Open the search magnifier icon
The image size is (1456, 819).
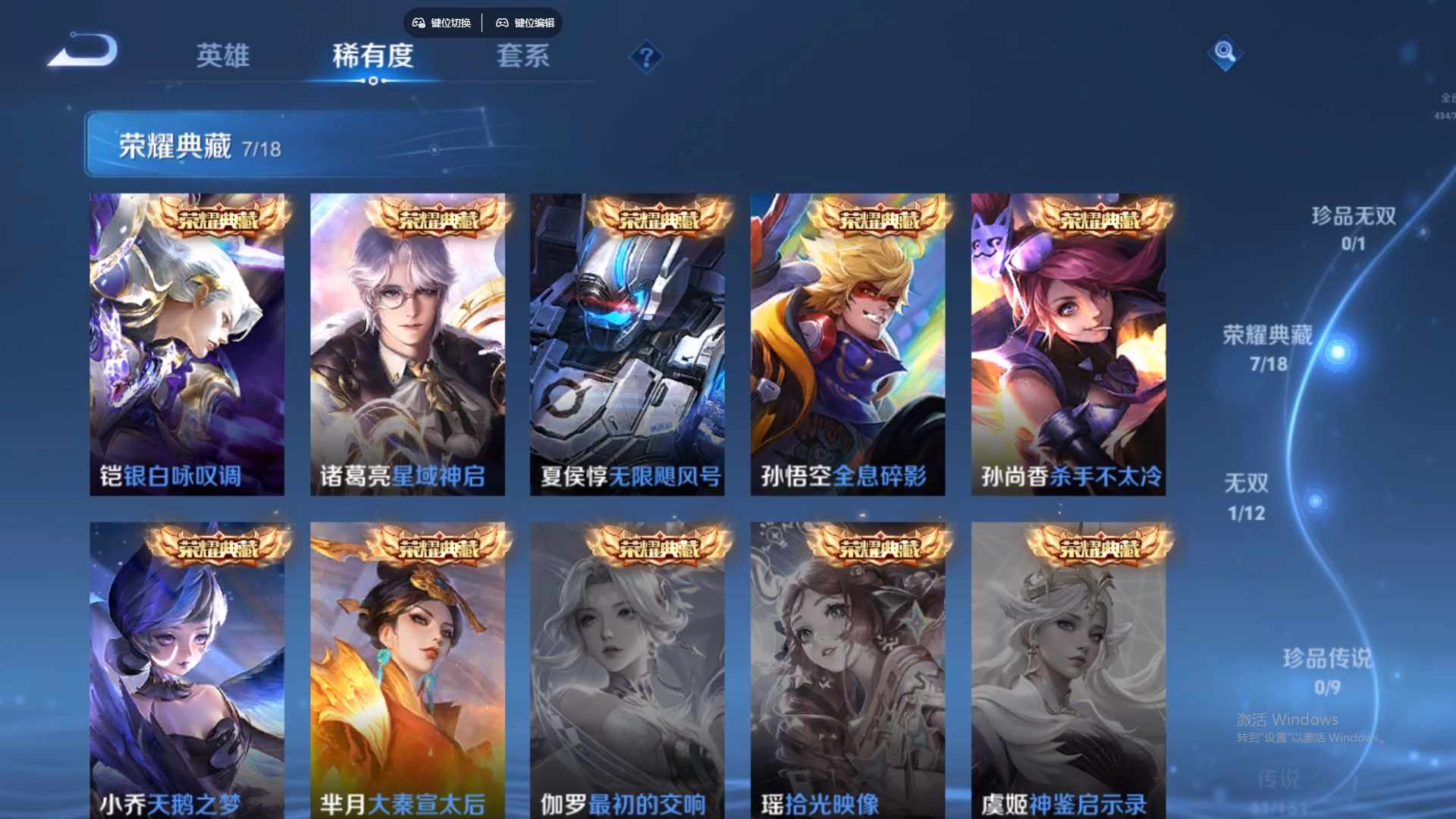pos(1224,55)
